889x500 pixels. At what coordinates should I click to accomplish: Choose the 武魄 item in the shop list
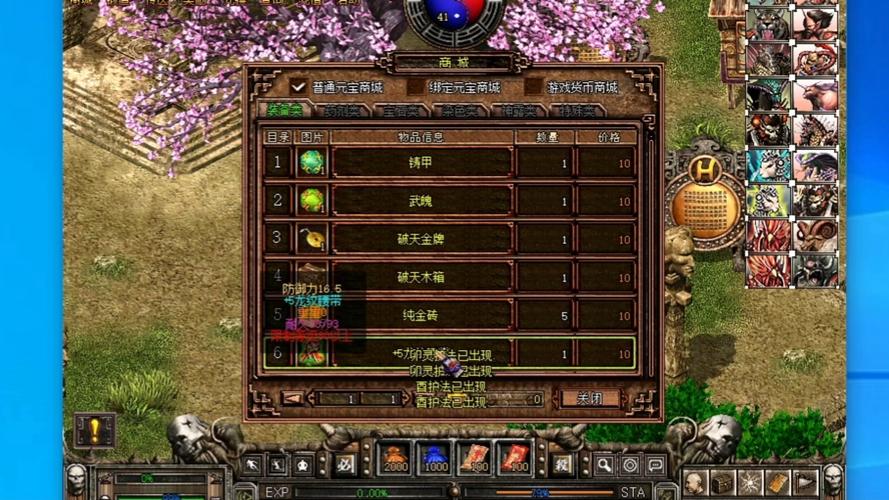pyautogui.click(x=421, y=201)
